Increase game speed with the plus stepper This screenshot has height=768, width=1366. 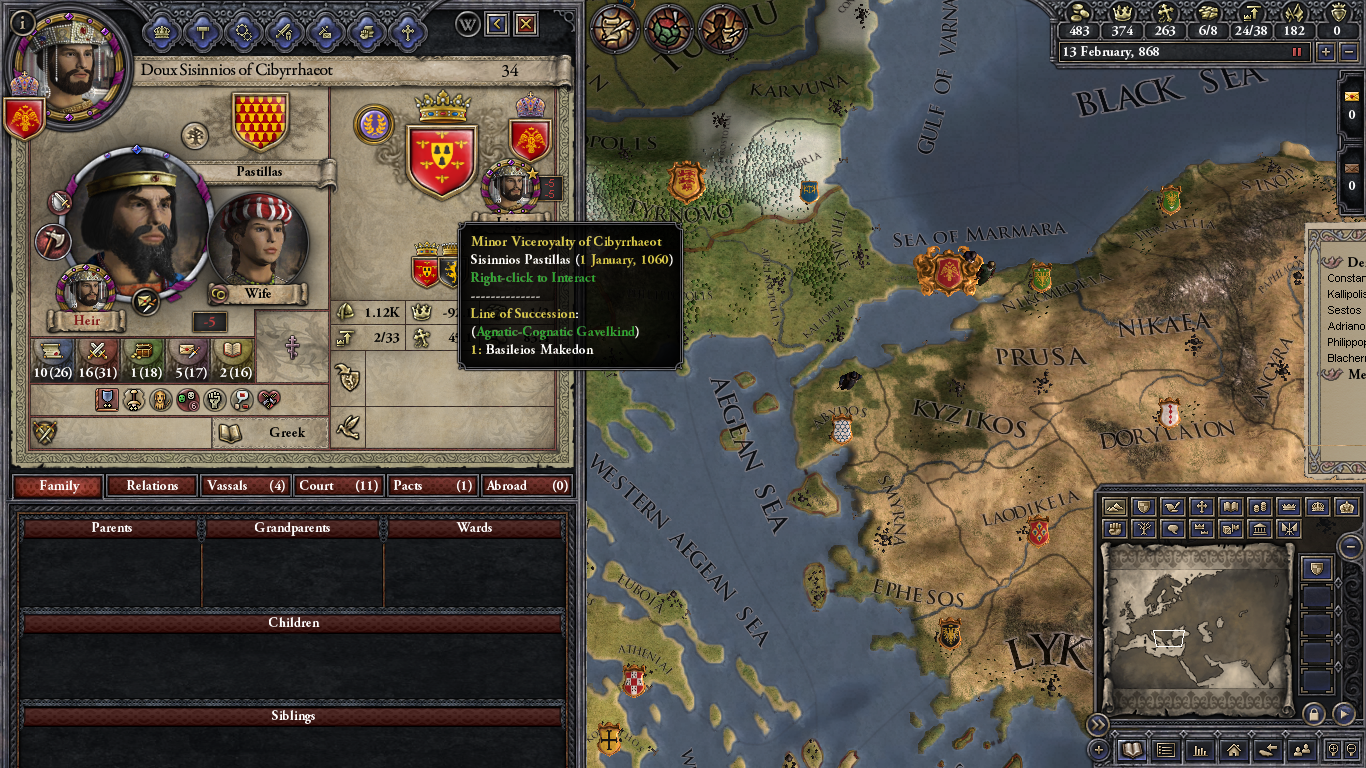pyautogui.click(x=1326, y=52)
